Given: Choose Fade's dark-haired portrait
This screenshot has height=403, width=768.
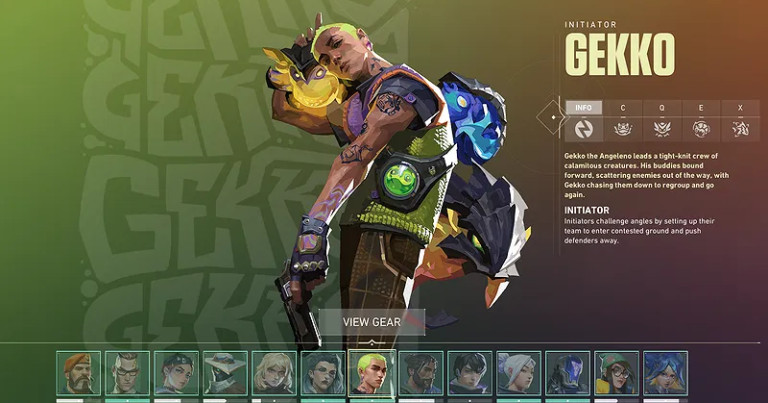Looking at the screenshot, I should click(323, 373).
